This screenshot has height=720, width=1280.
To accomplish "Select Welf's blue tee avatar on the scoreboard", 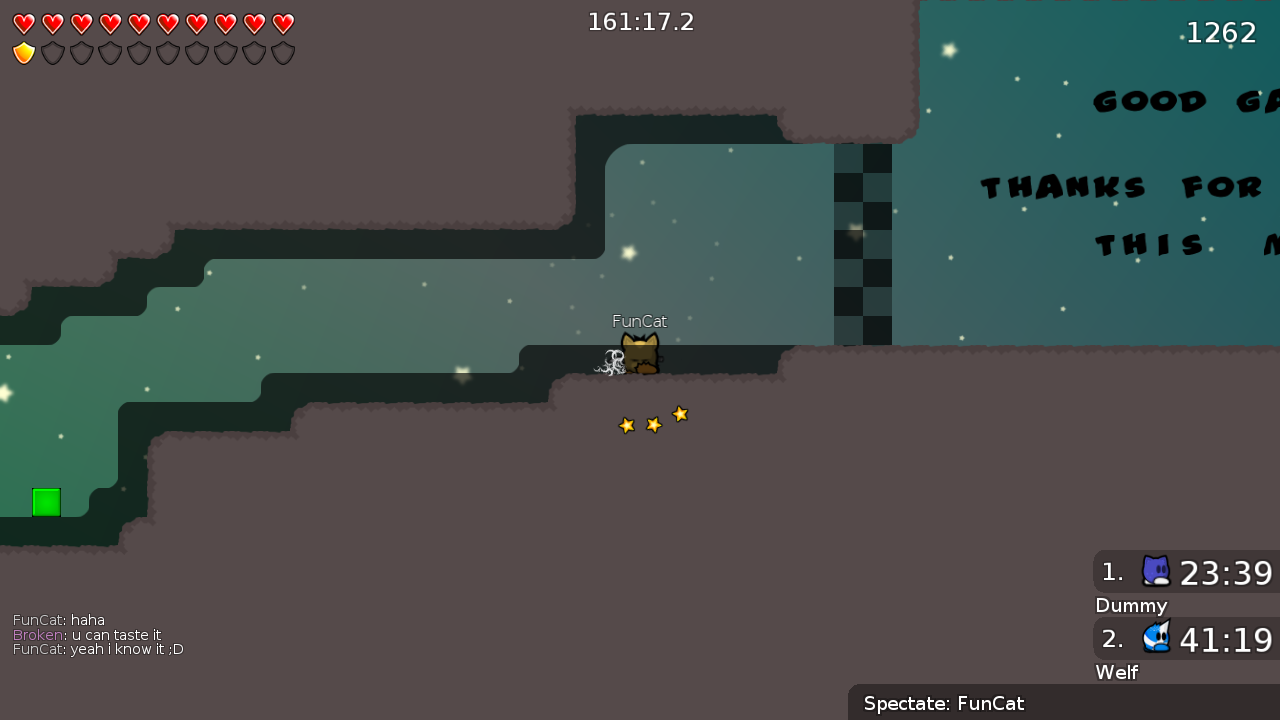I will click(x=1156, y=638).
